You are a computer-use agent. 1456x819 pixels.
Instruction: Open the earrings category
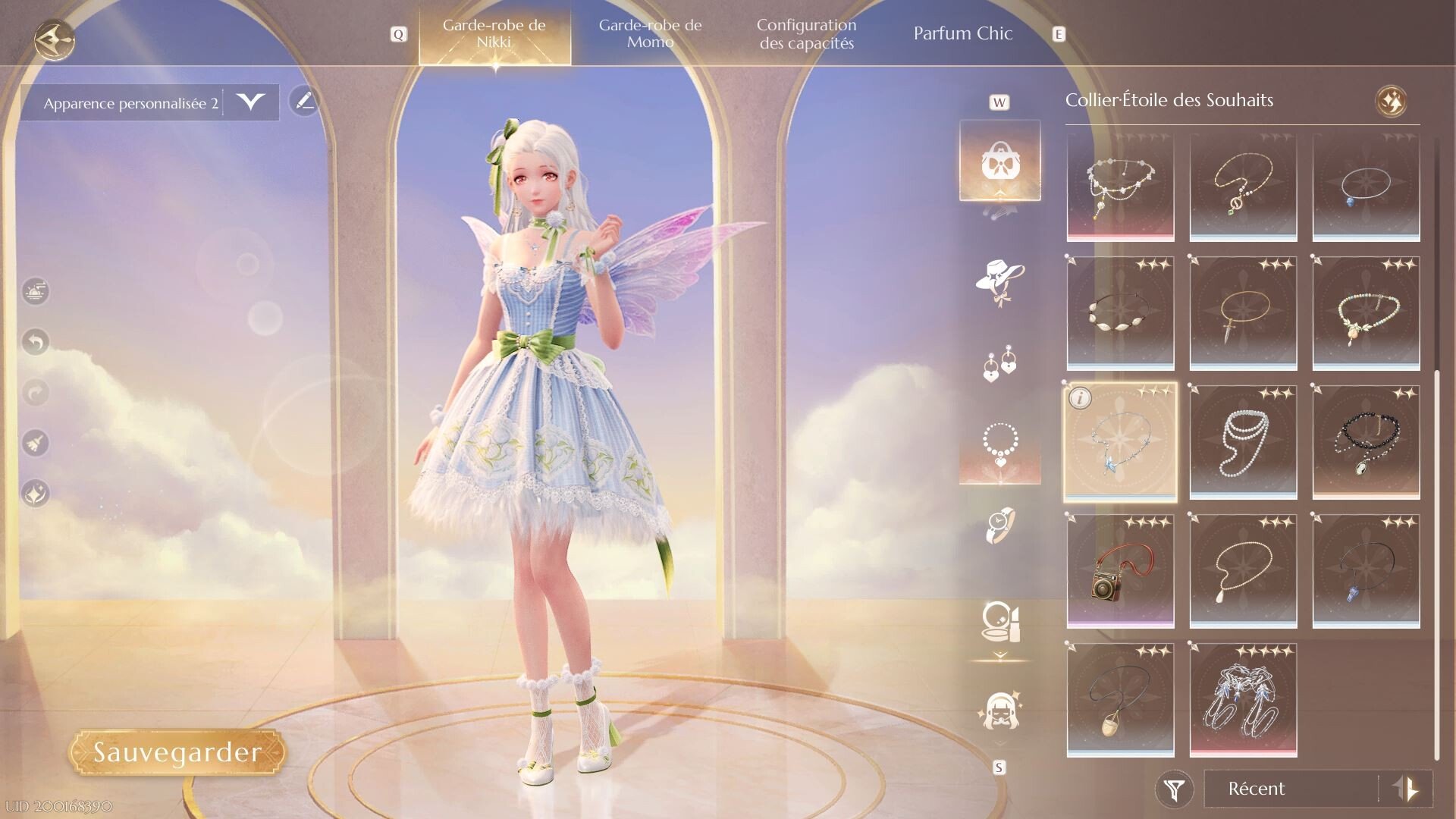click(999, 364)
